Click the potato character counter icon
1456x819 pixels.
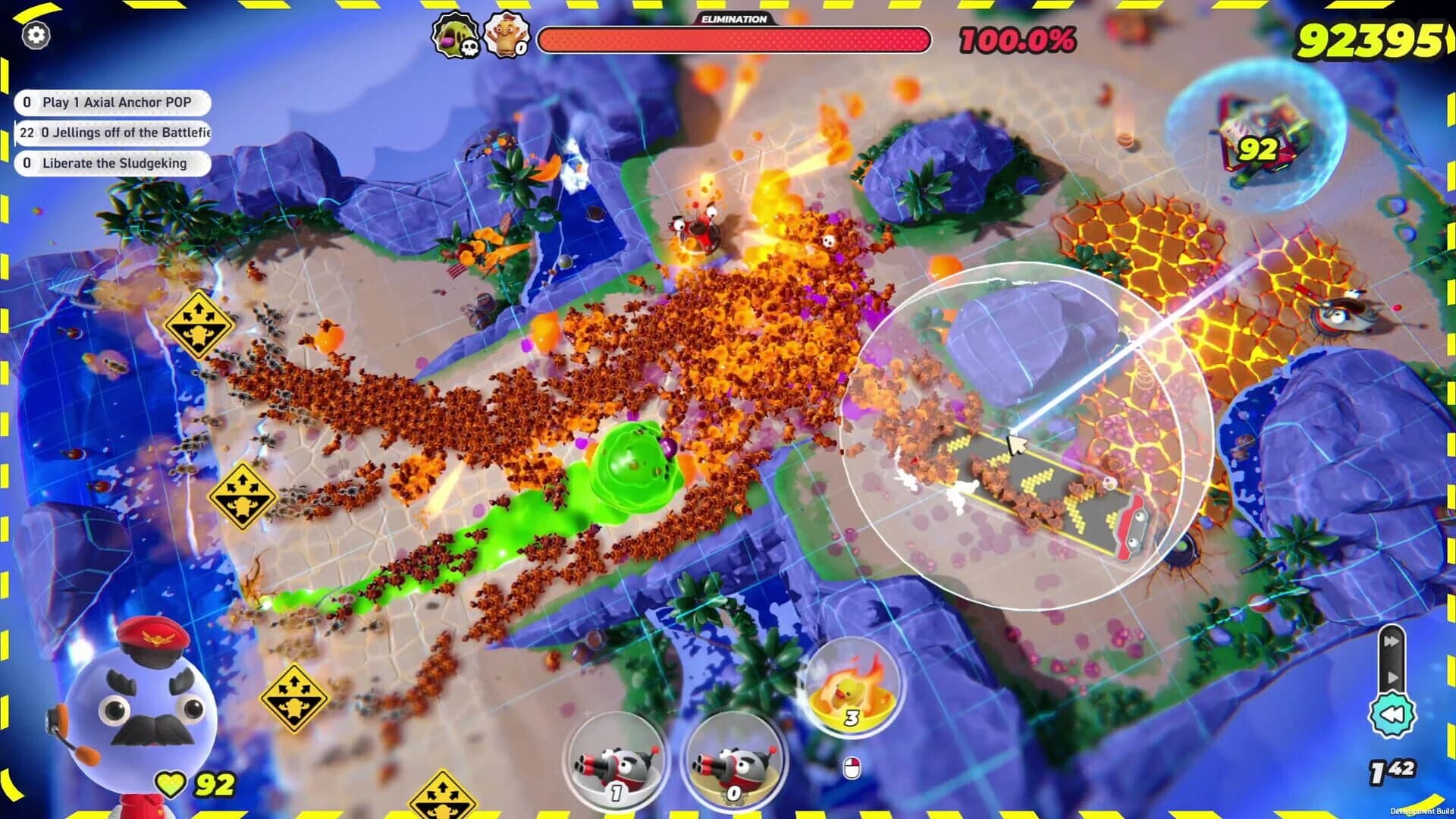507,33
